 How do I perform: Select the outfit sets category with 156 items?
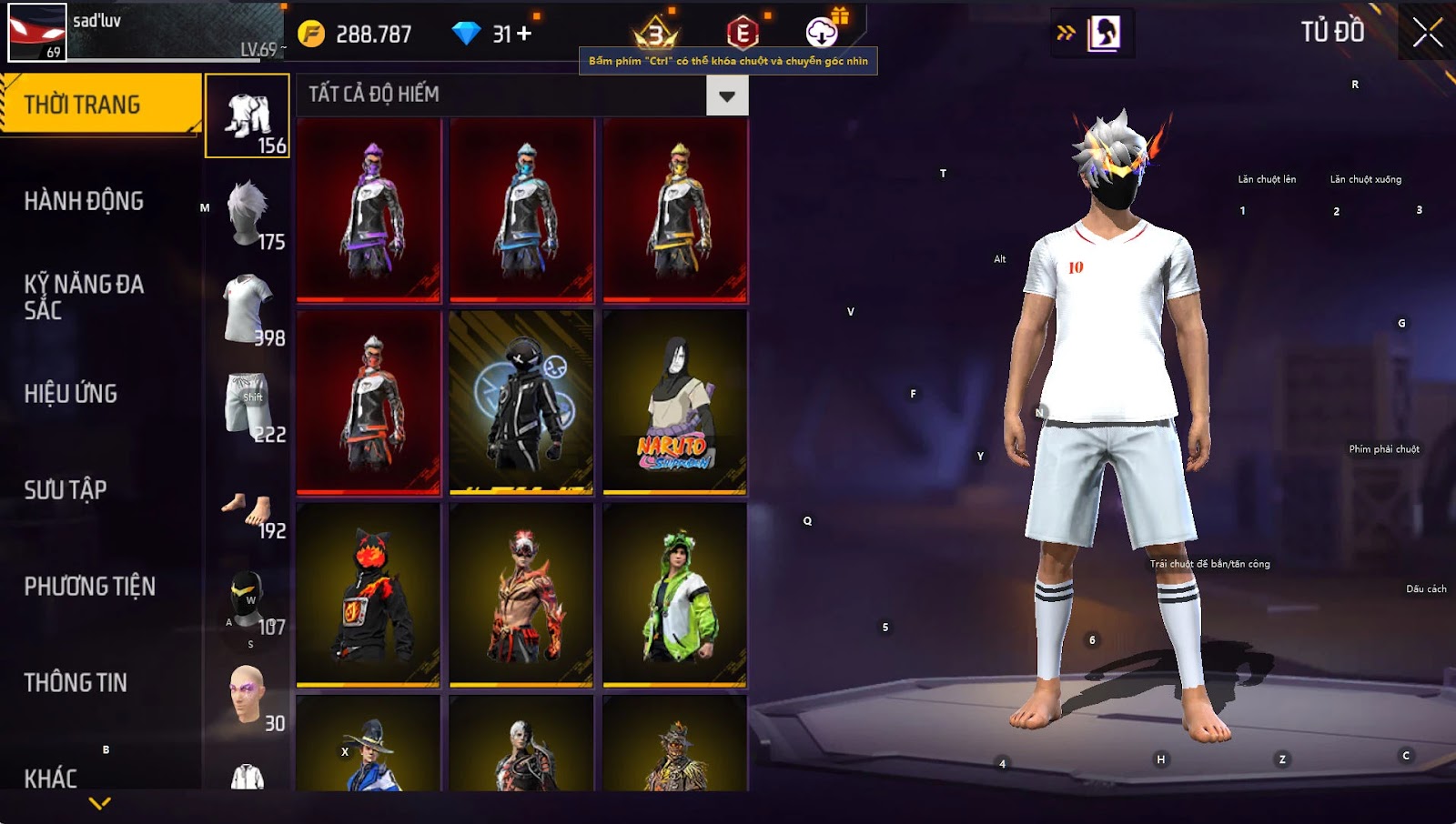248,116
